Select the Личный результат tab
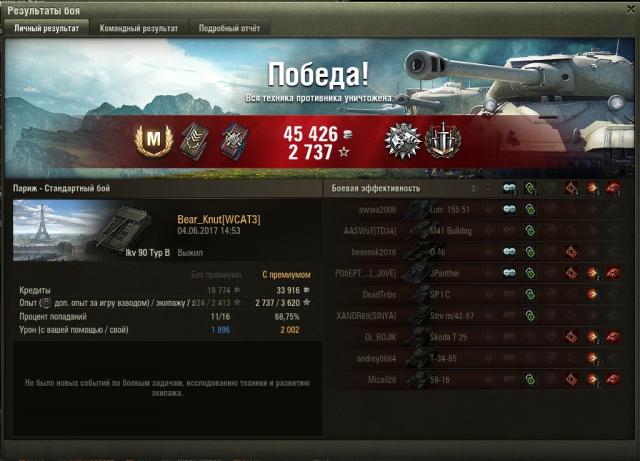640x461 pixels. 45,29
